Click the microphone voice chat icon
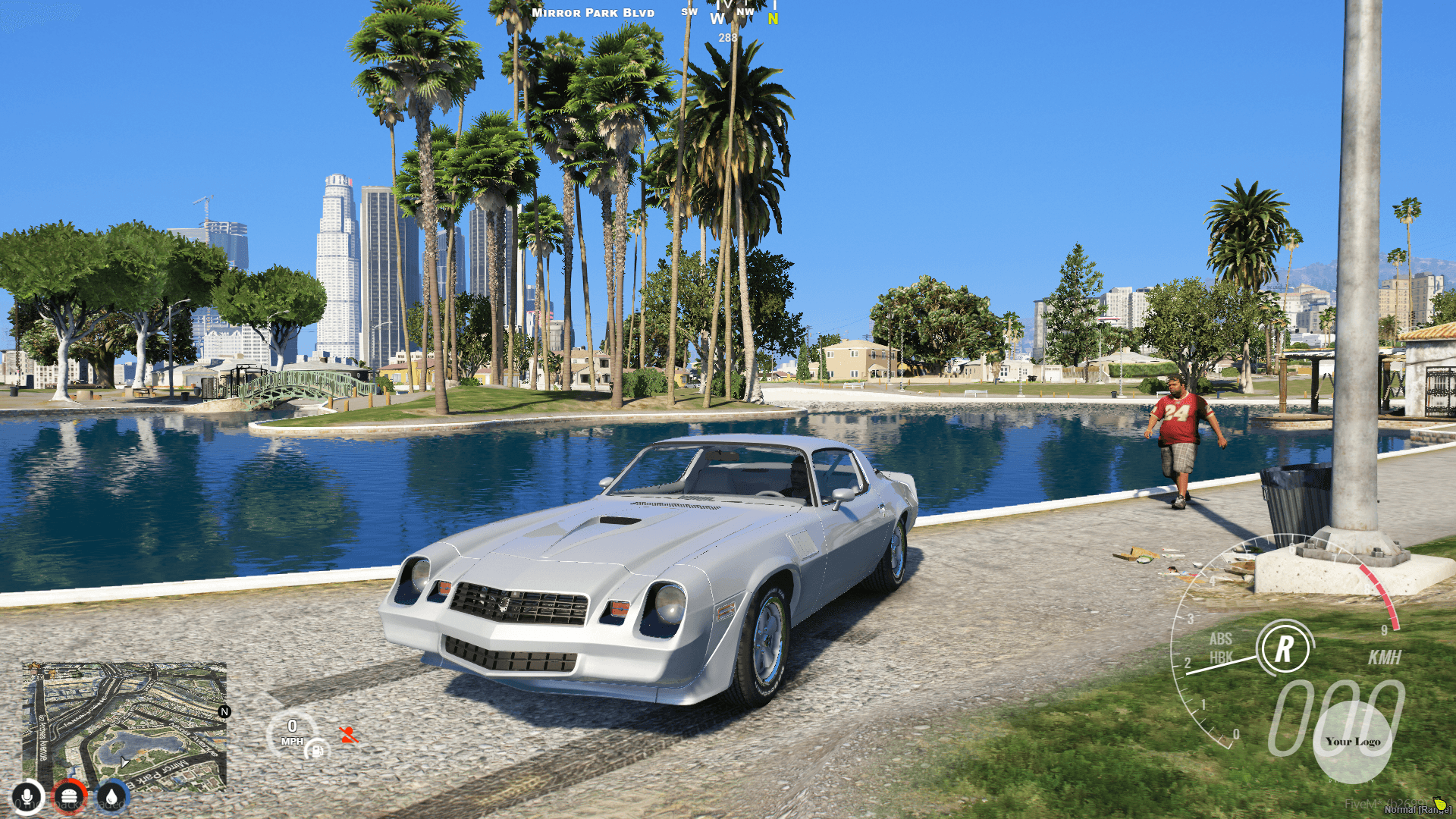This screenshot has height=819, width=1456. pos(27,798)
